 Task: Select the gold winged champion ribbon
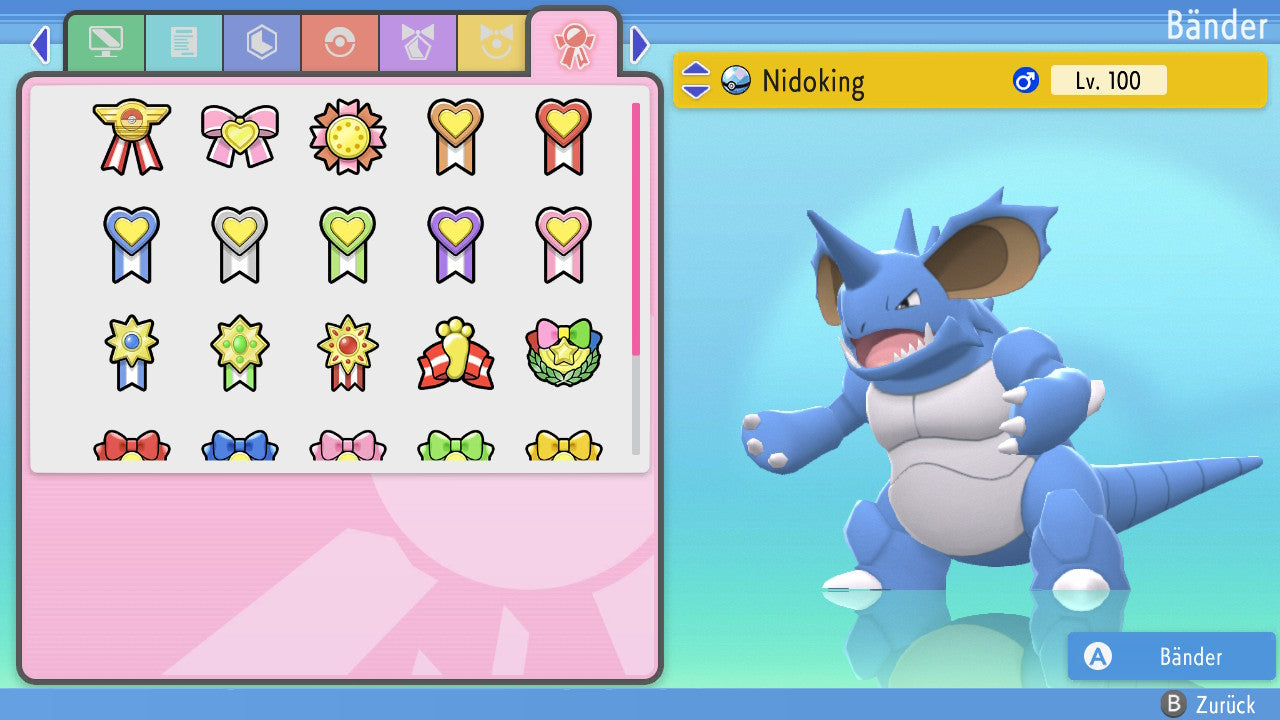click(x=131, y=136)
